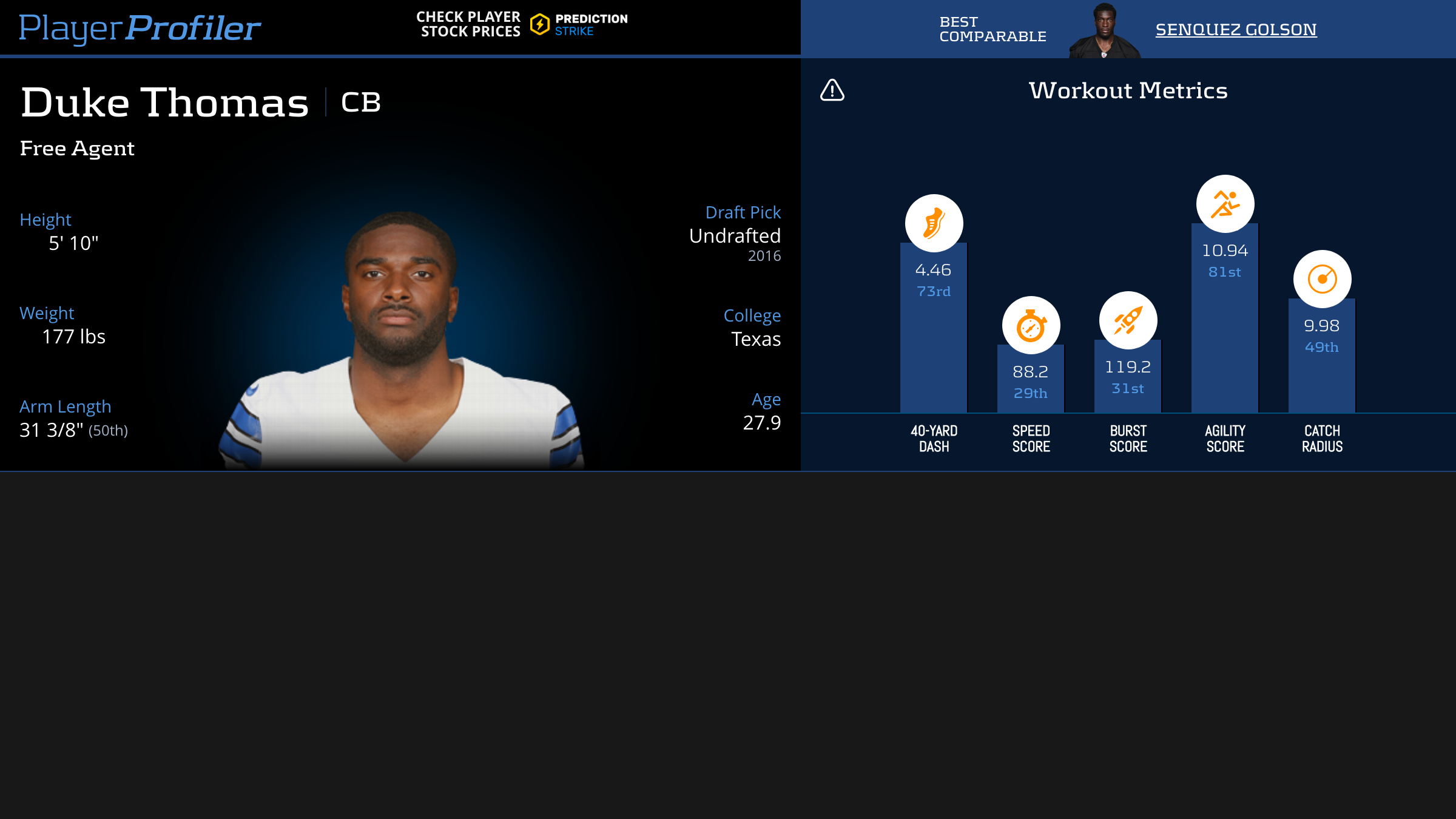This screenshot has height=819, width=1456.
Task: Select the Burst Score rocket icon
Action: (1128, 320)
